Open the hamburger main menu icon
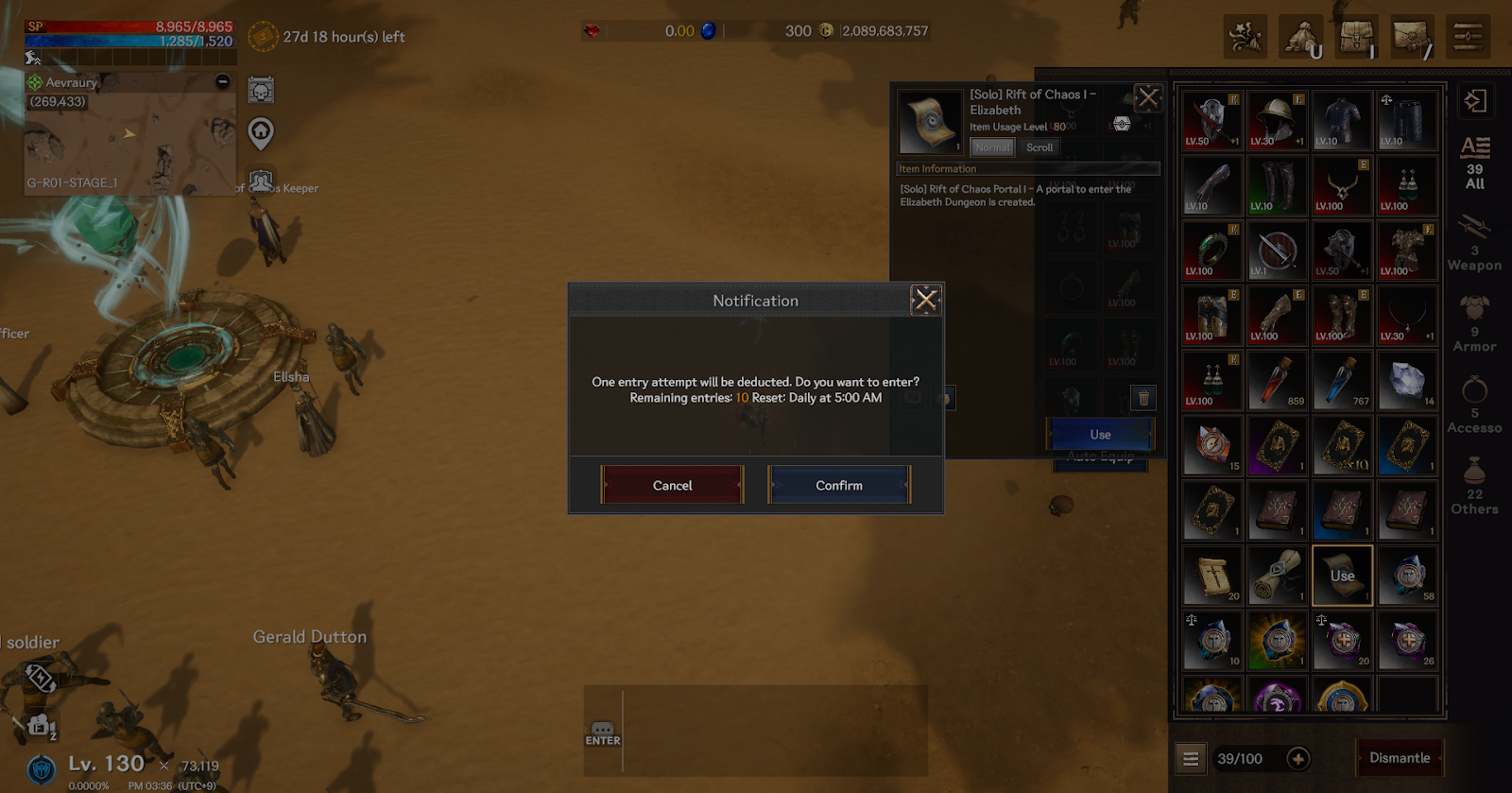This screenshot has width=1512, height=793. (1468, 37)
